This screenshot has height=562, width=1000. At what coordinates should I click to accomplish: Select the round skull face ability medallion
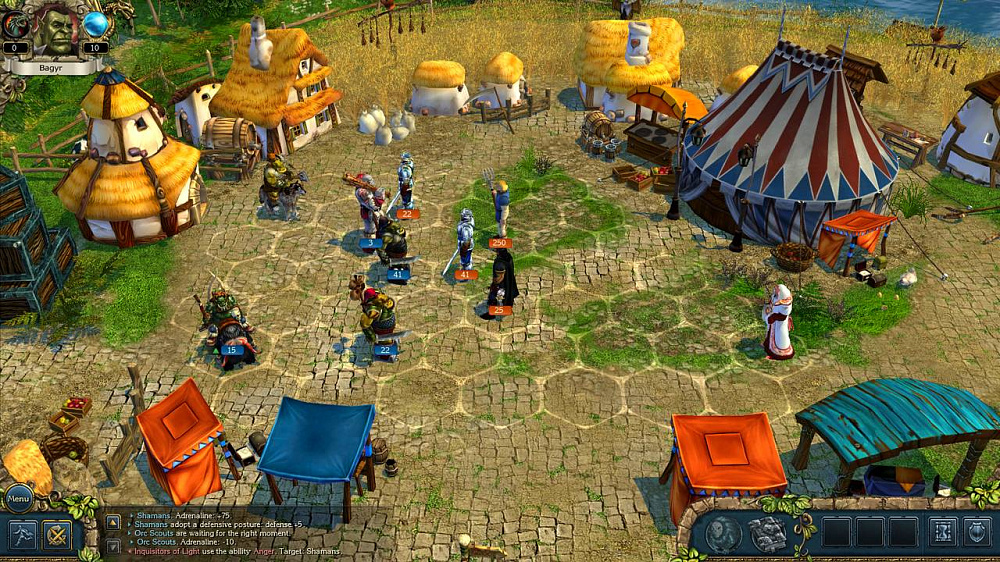pos(723,534)
